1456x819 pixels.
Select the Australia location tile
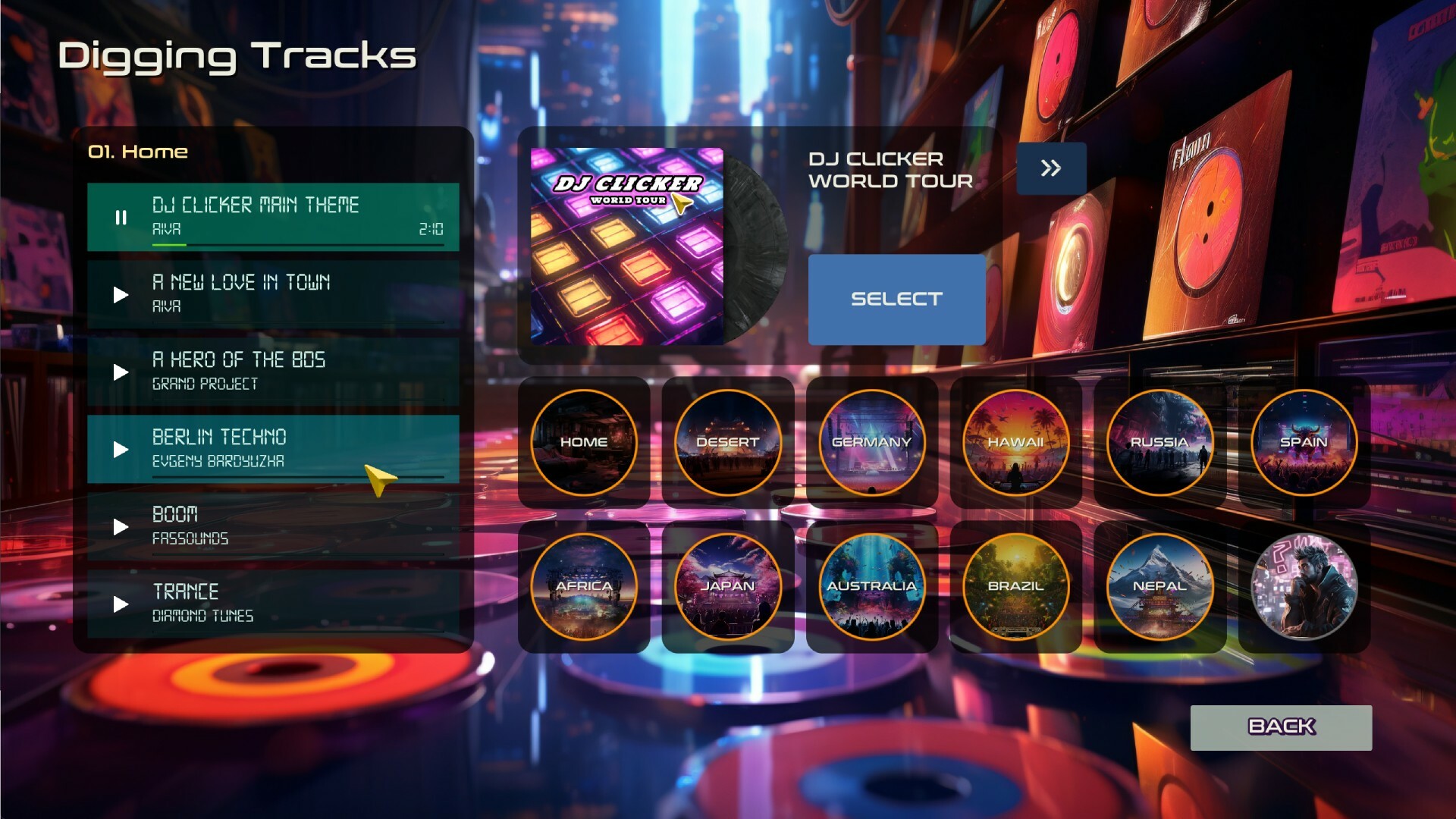872,587
